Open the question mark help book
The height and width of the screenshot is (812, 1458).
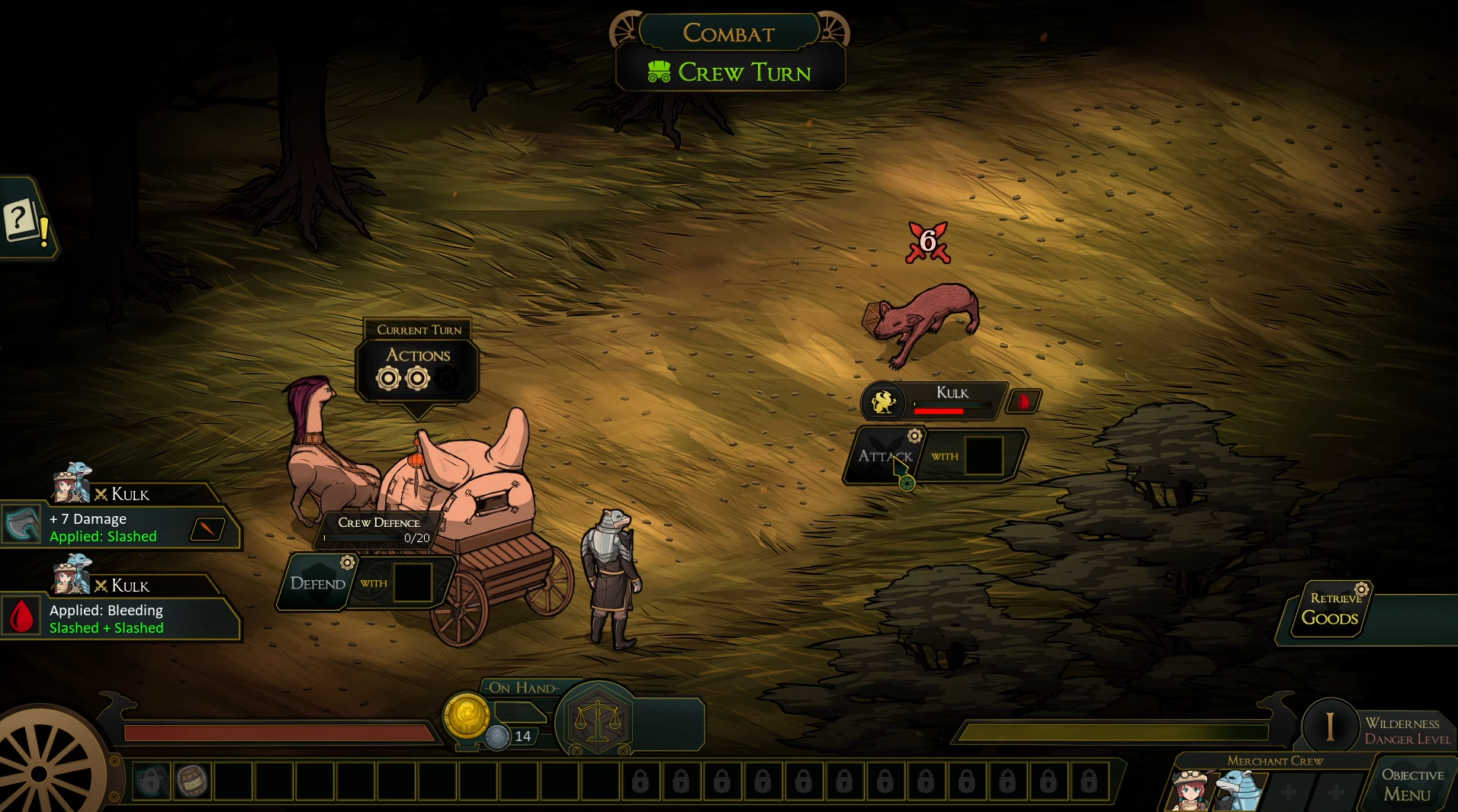23,221
